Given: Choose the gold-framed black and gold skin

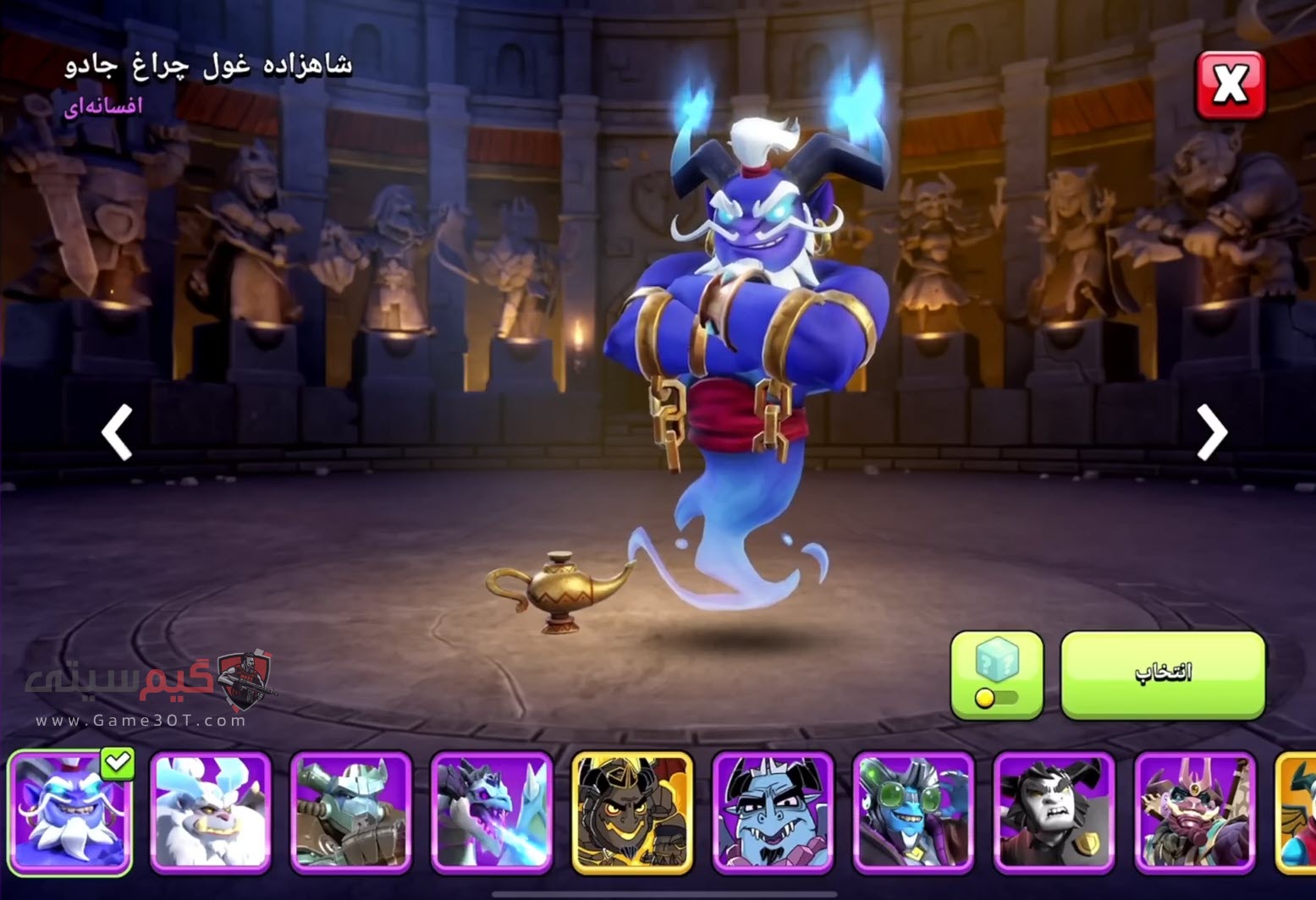Looking at the screenshot, I should (632, 813).
